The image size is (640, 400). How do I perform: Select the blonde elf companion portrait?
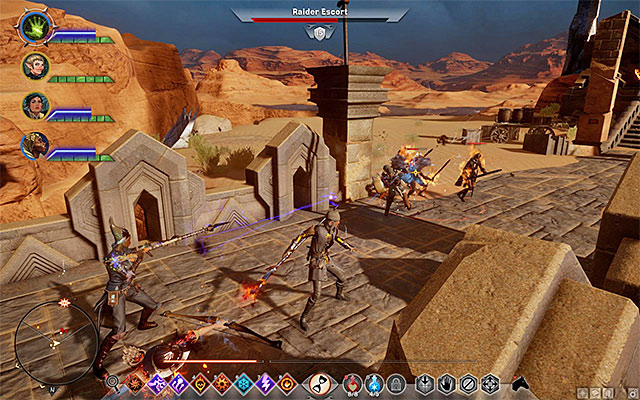pyautogui.click(x=33, y=67)
